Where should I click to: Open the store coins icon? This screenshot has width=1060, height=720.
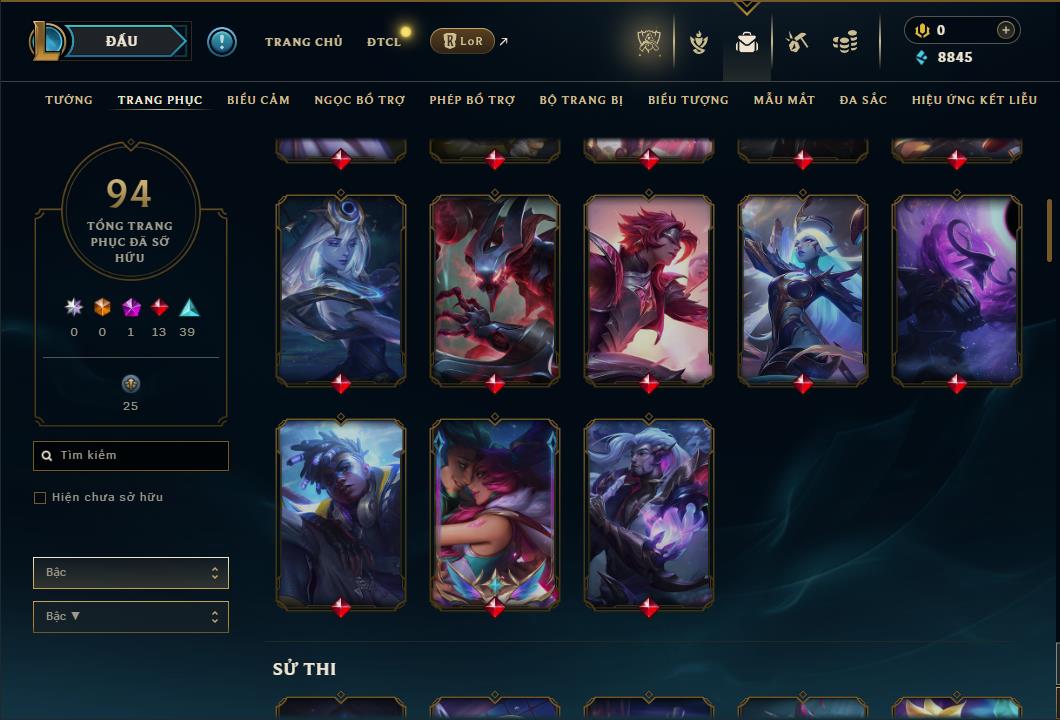[x=845, y=42]
